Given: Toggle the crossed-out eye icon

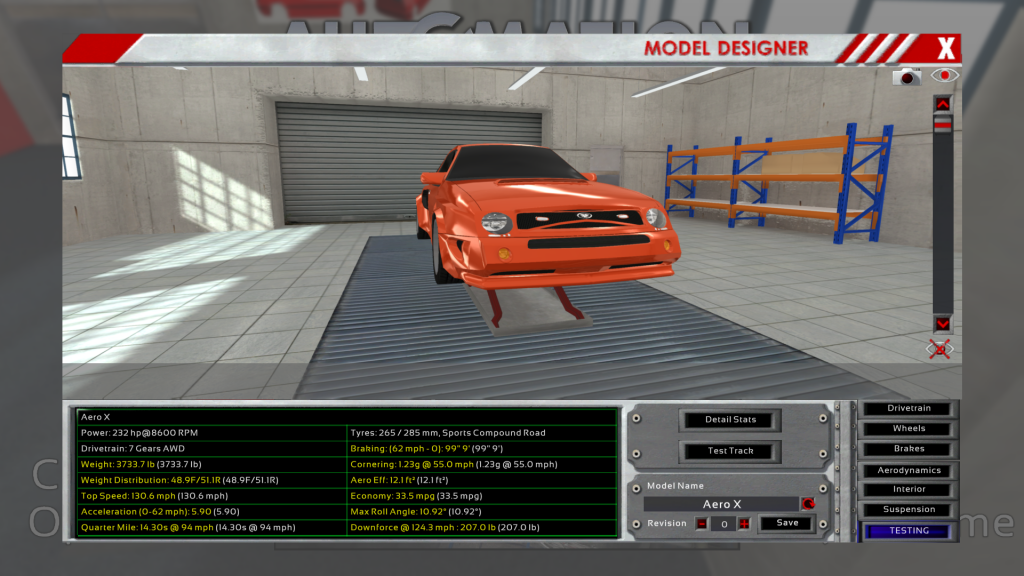Looking at the screenshot, I should 940,349.
